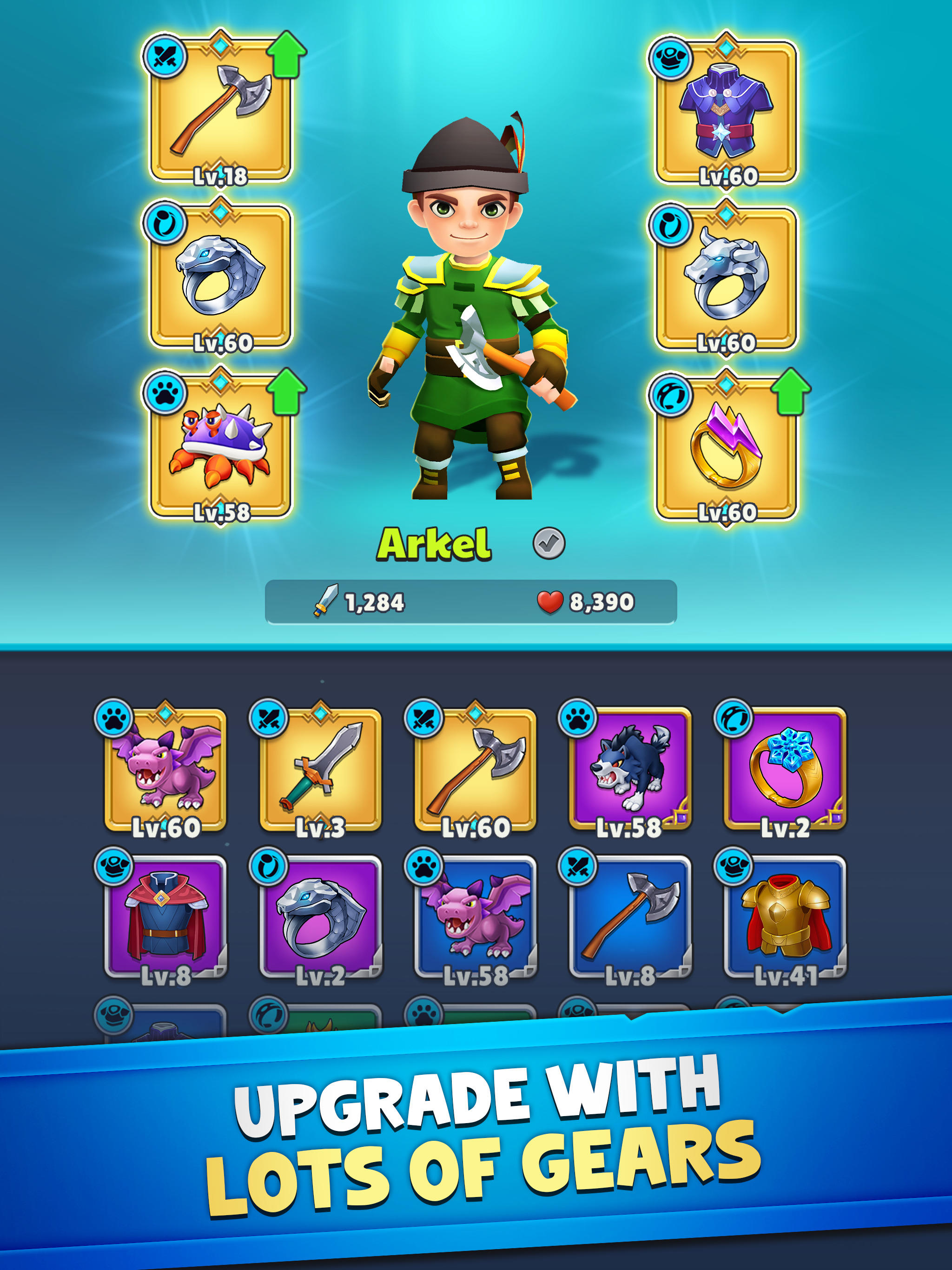Tap the swords badge on the axe slot

point(165,56)
